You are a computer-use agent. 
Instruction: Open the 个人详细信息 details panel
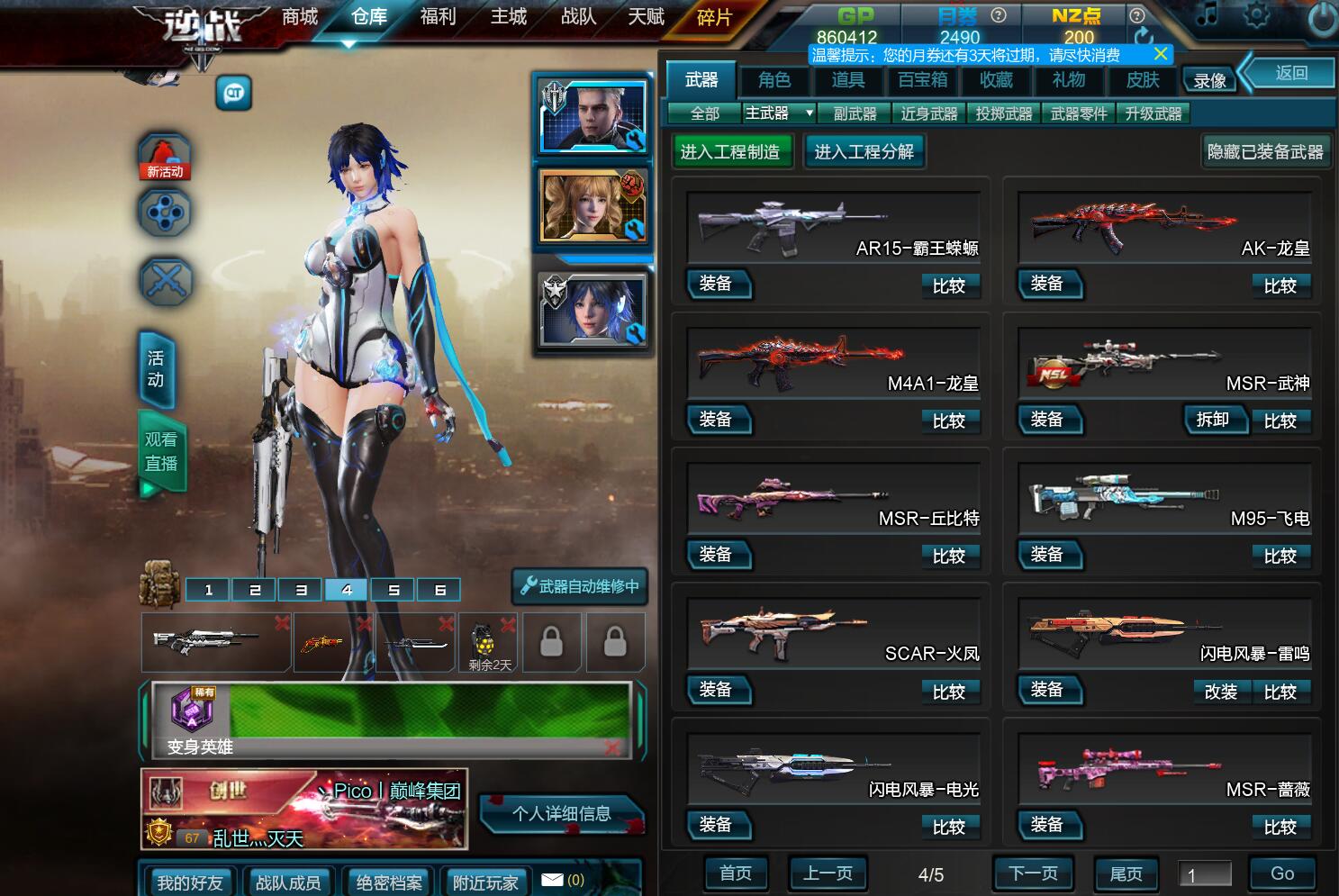coord(562,813)
